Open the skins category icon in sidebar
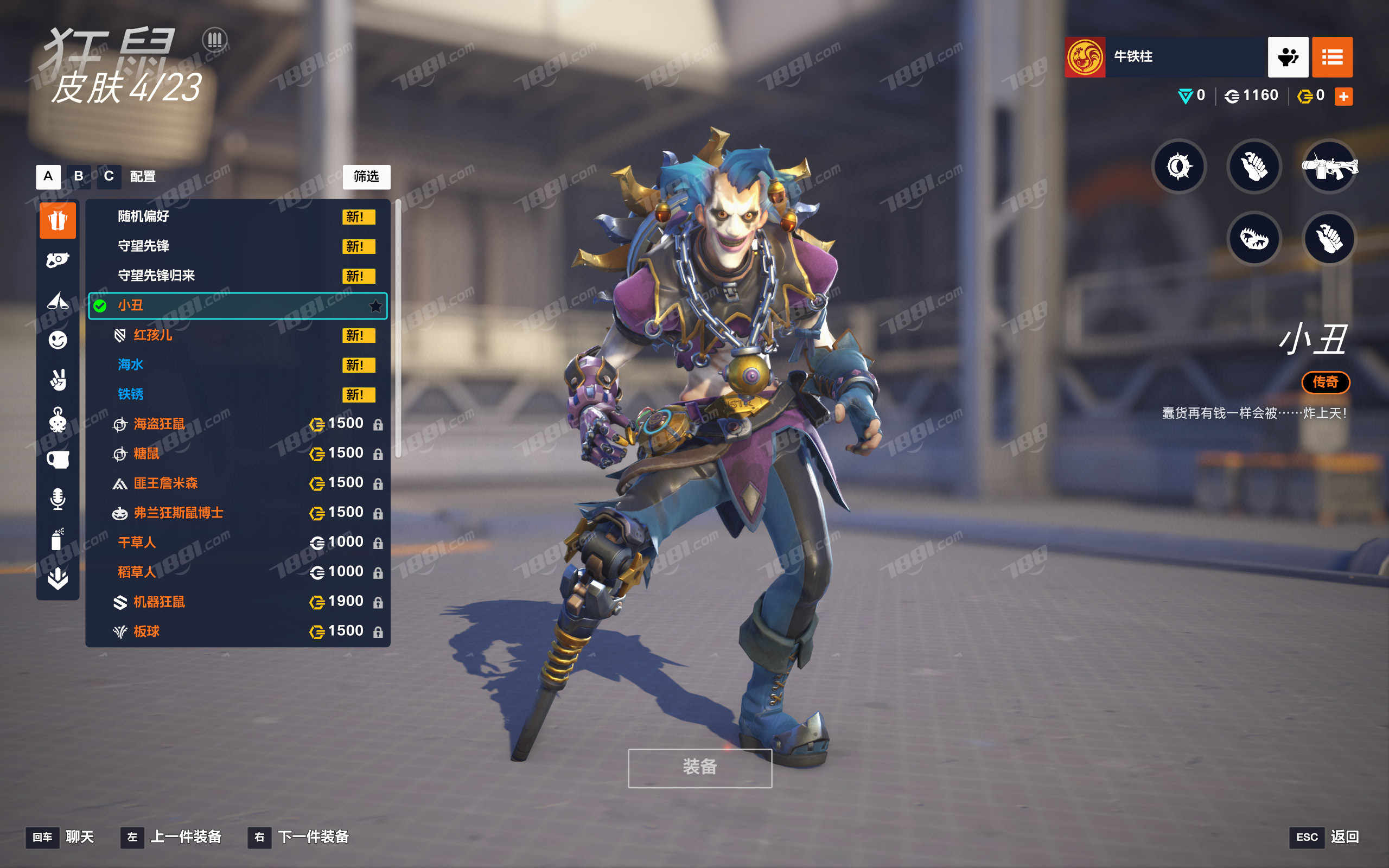This screenshot has height=868, width=1389. [x=58, y=220]
